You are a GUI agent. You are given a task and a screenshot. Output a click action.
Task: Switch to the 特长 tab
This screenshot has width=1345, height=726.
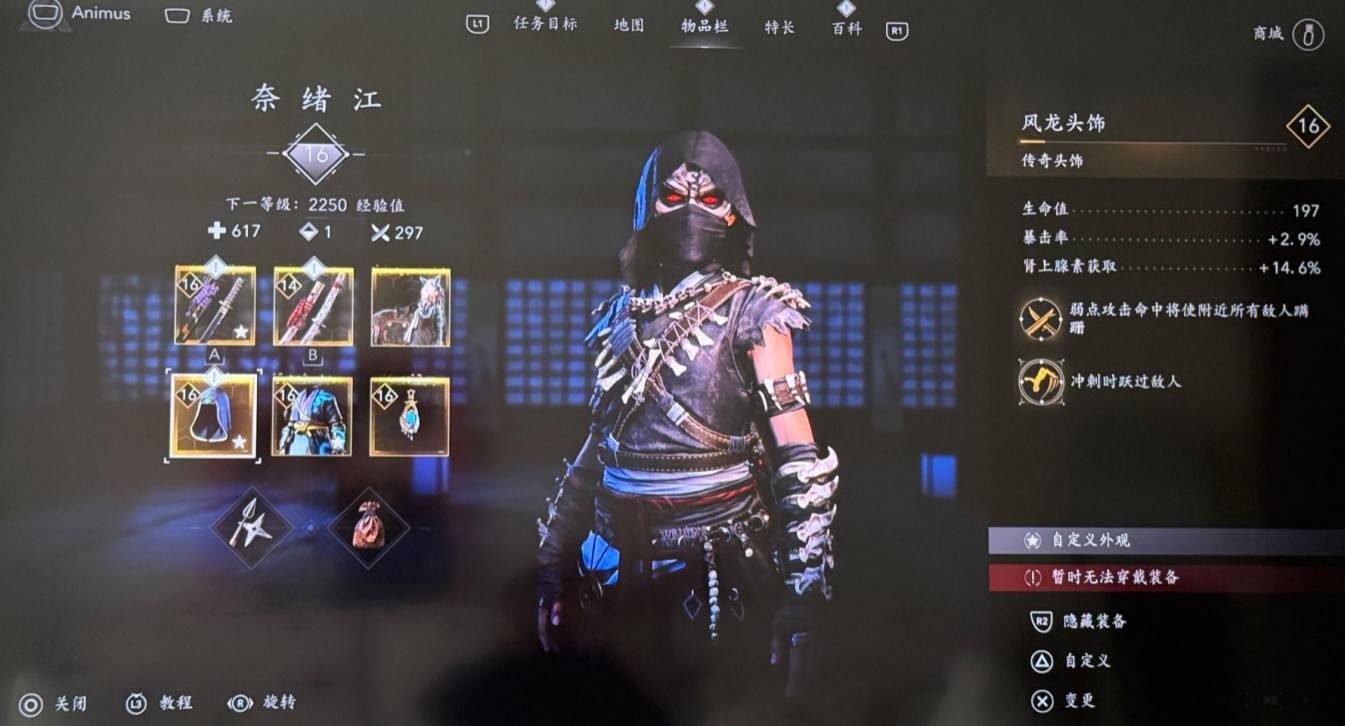779,27
